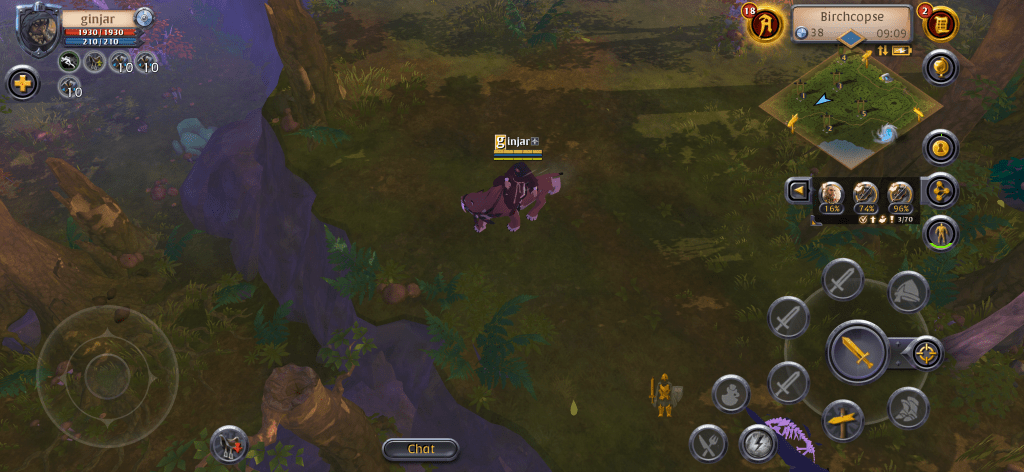Activate the lightning bolt button
Screen dimensions: 1024x472
click(x=758, y=443)
